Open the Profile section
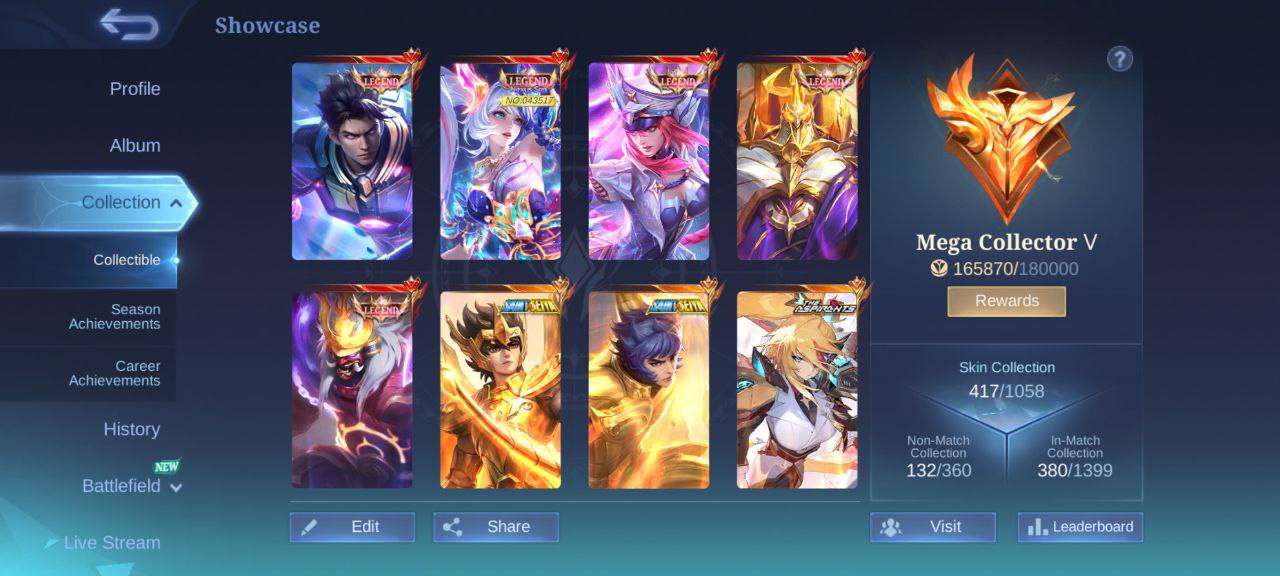The width and height of the screenshot is (1280, 576). (x=135, y=89)
